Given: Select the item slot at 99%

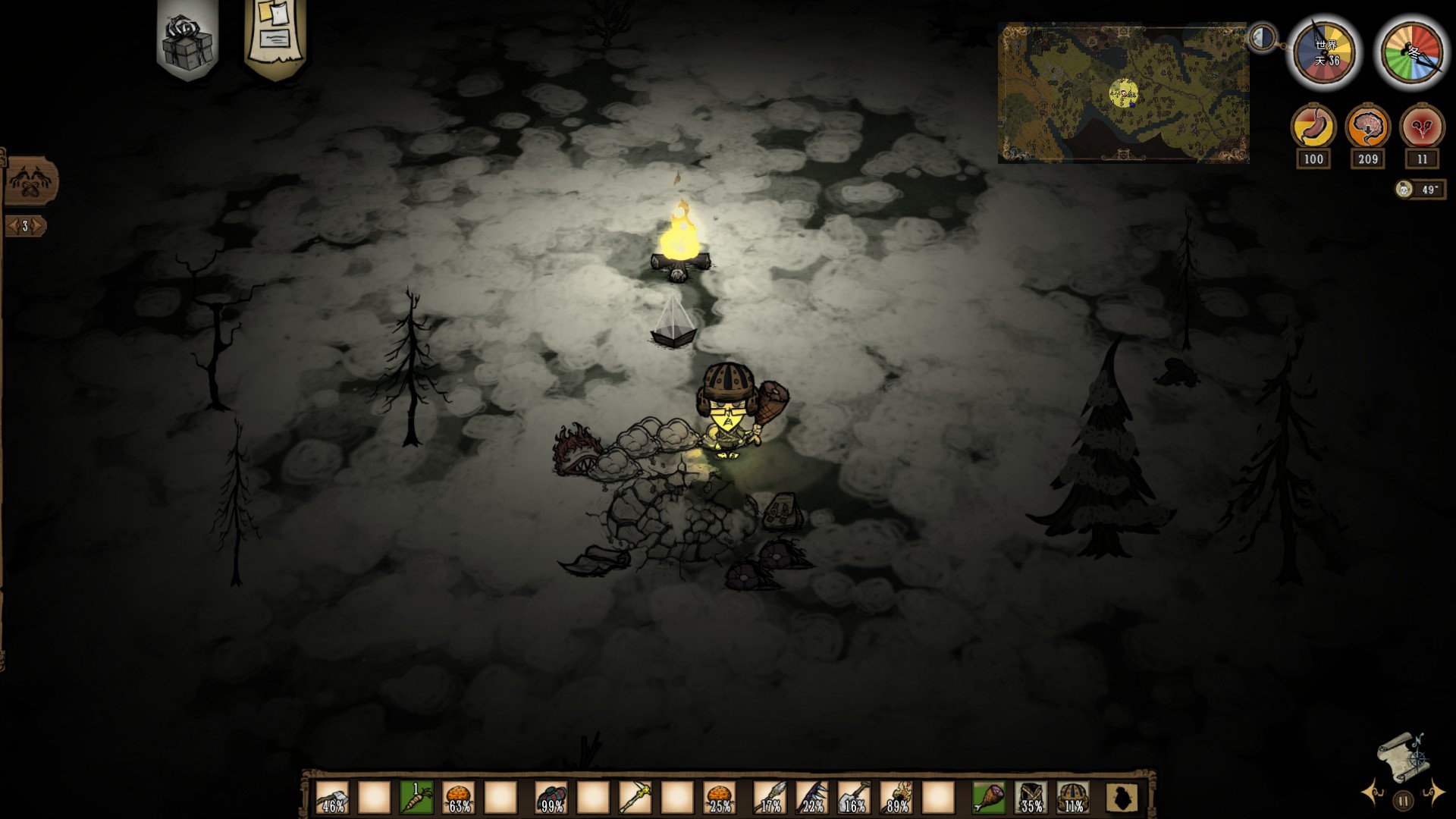Looking at the screenshot, I should point(551,798).
